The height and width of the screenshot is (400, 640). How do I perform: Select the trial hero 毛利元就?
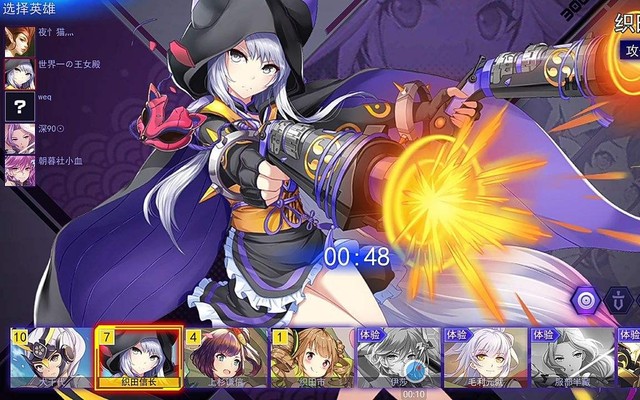pos(485,357)
